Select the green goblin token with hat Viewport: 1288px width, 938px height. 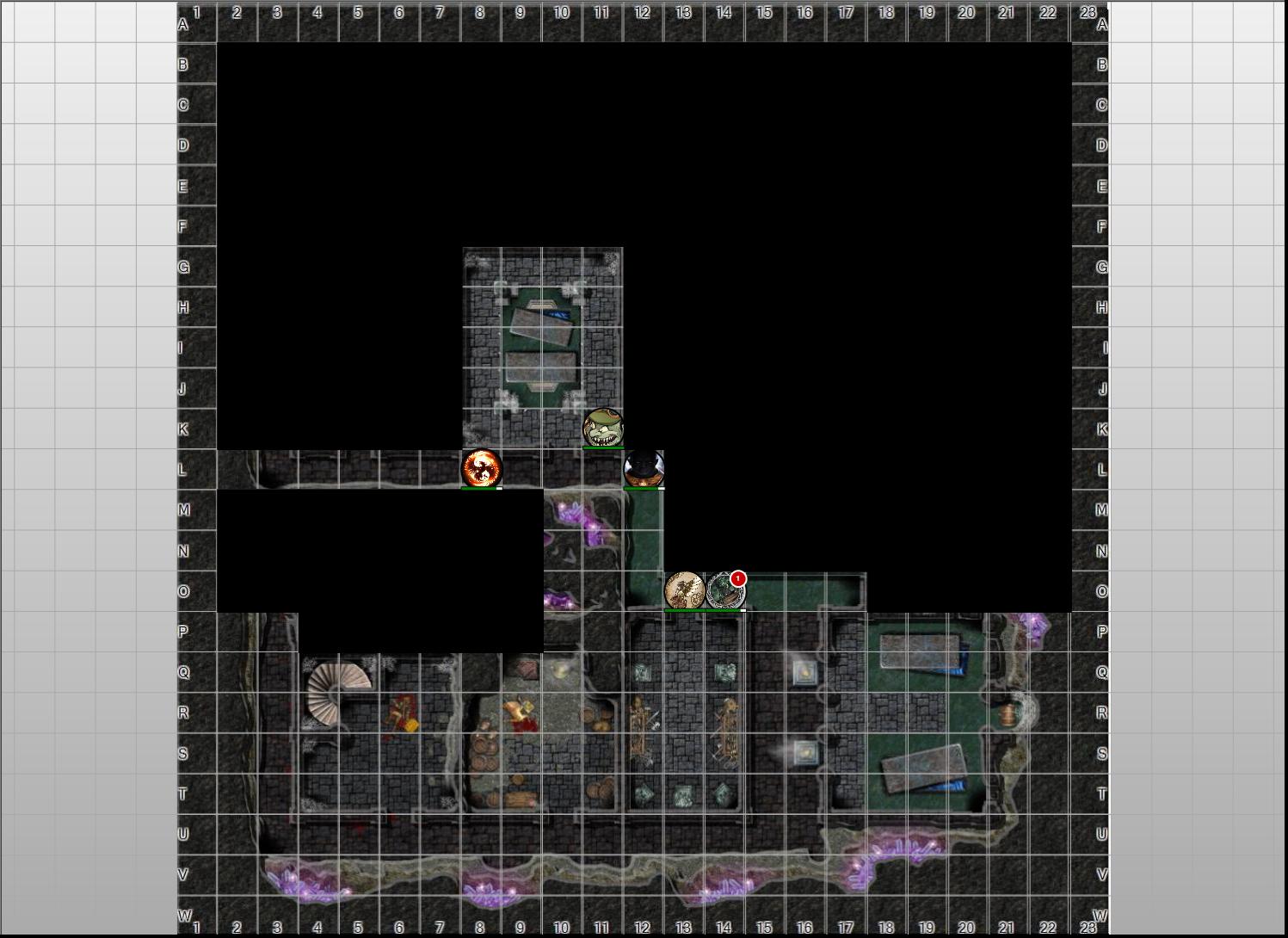[x=603, y=428]
